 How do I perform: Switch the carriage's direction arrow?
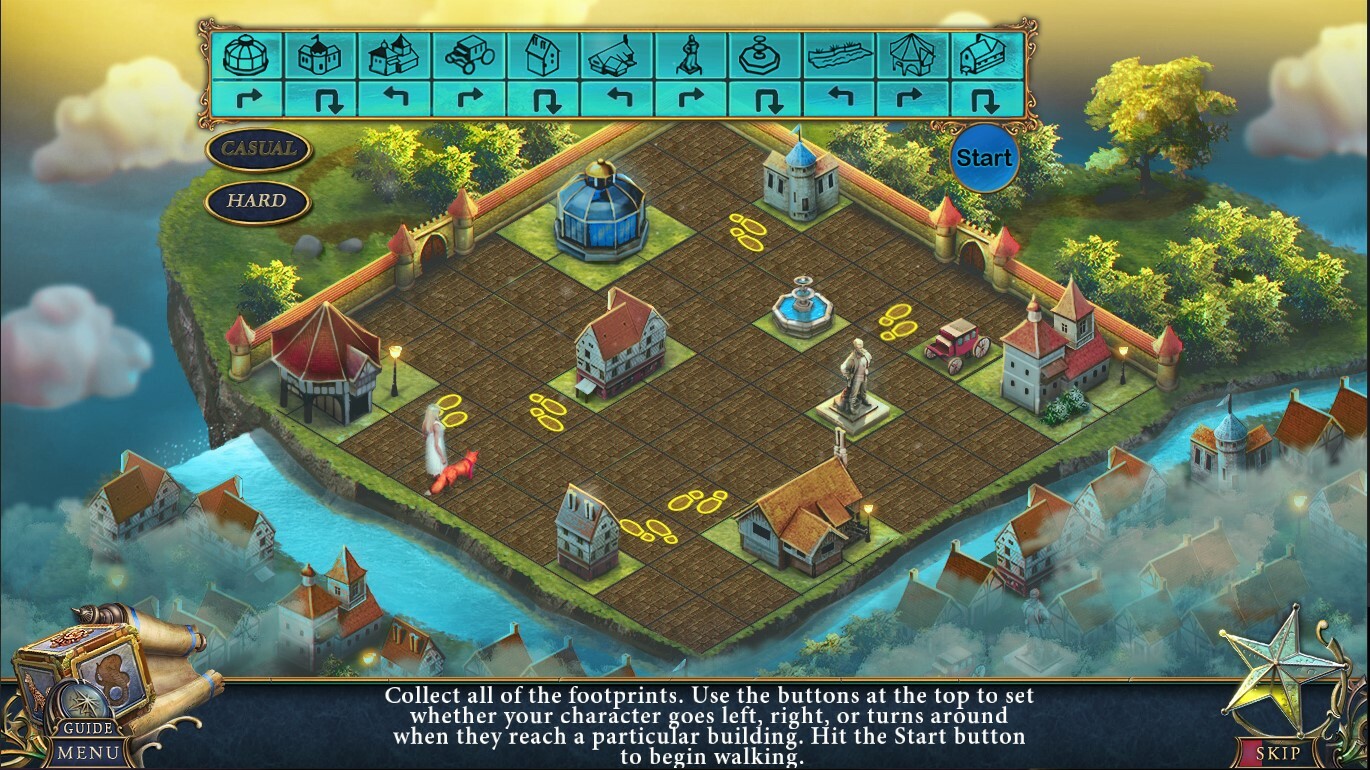point(469,100)
